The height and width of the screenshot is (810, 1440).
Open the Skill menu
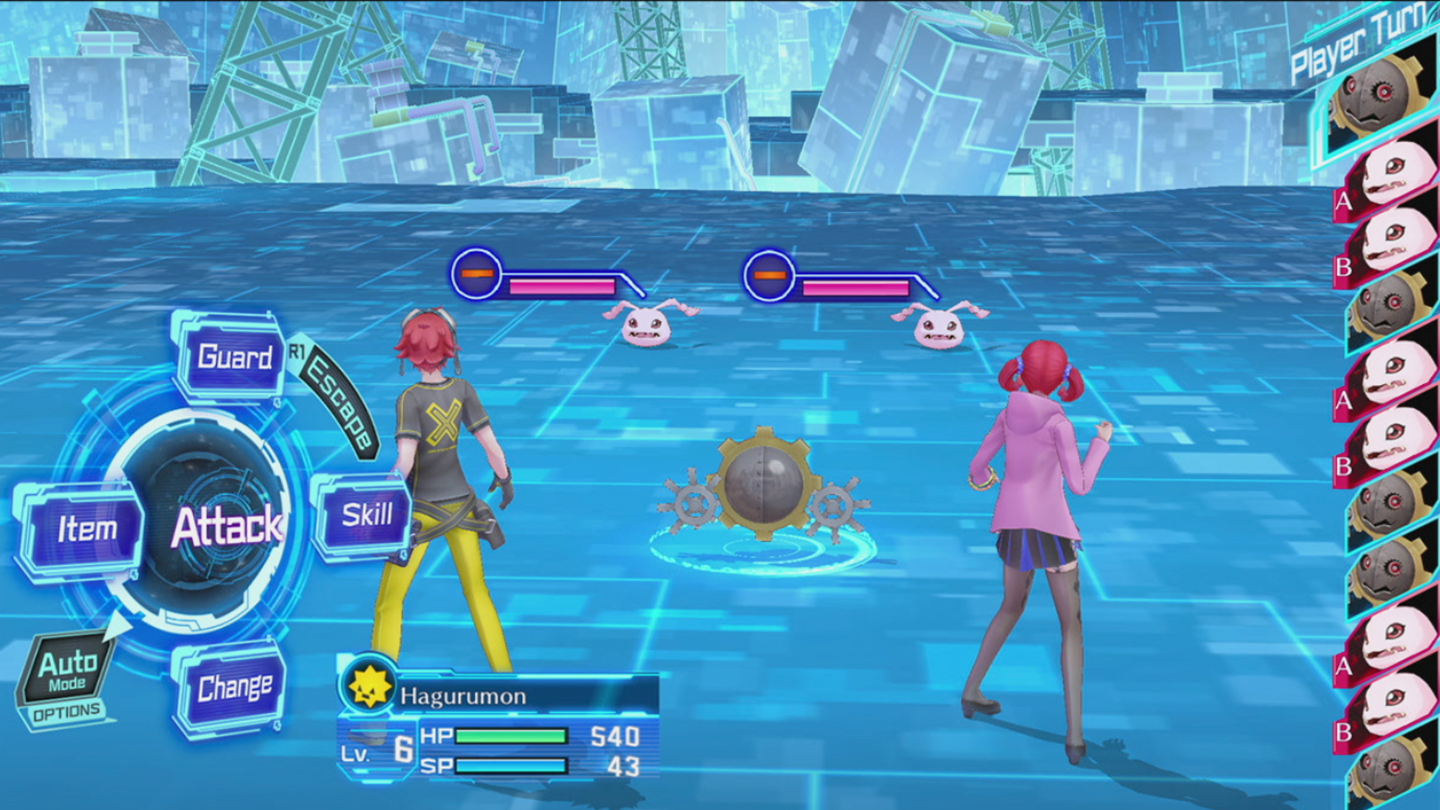(366, 515)
